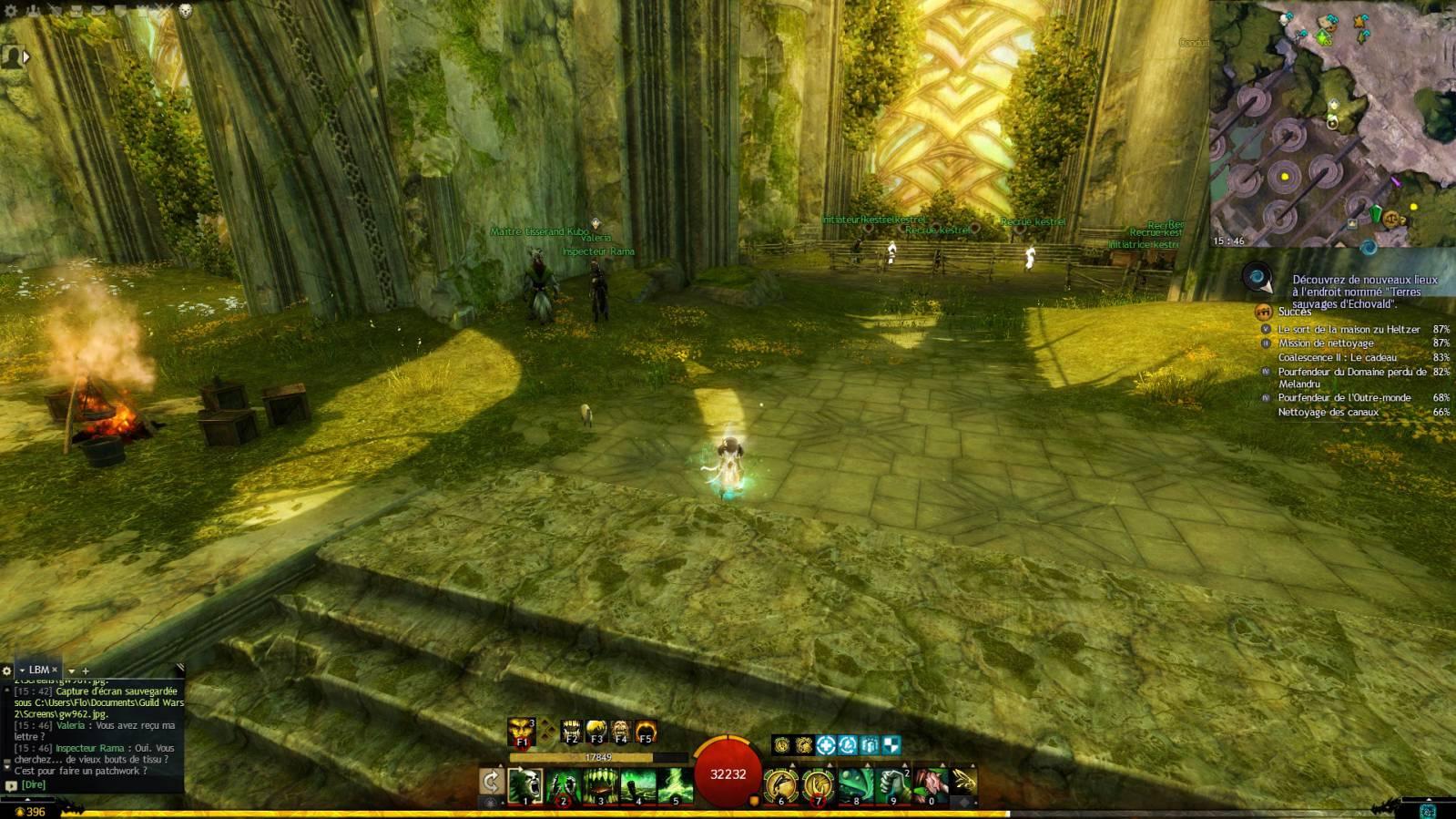This screenshot has height=819, width=1456.
Task: Open the 'Nettoyage des canaux' achievement
Action: click(1328, 412)
